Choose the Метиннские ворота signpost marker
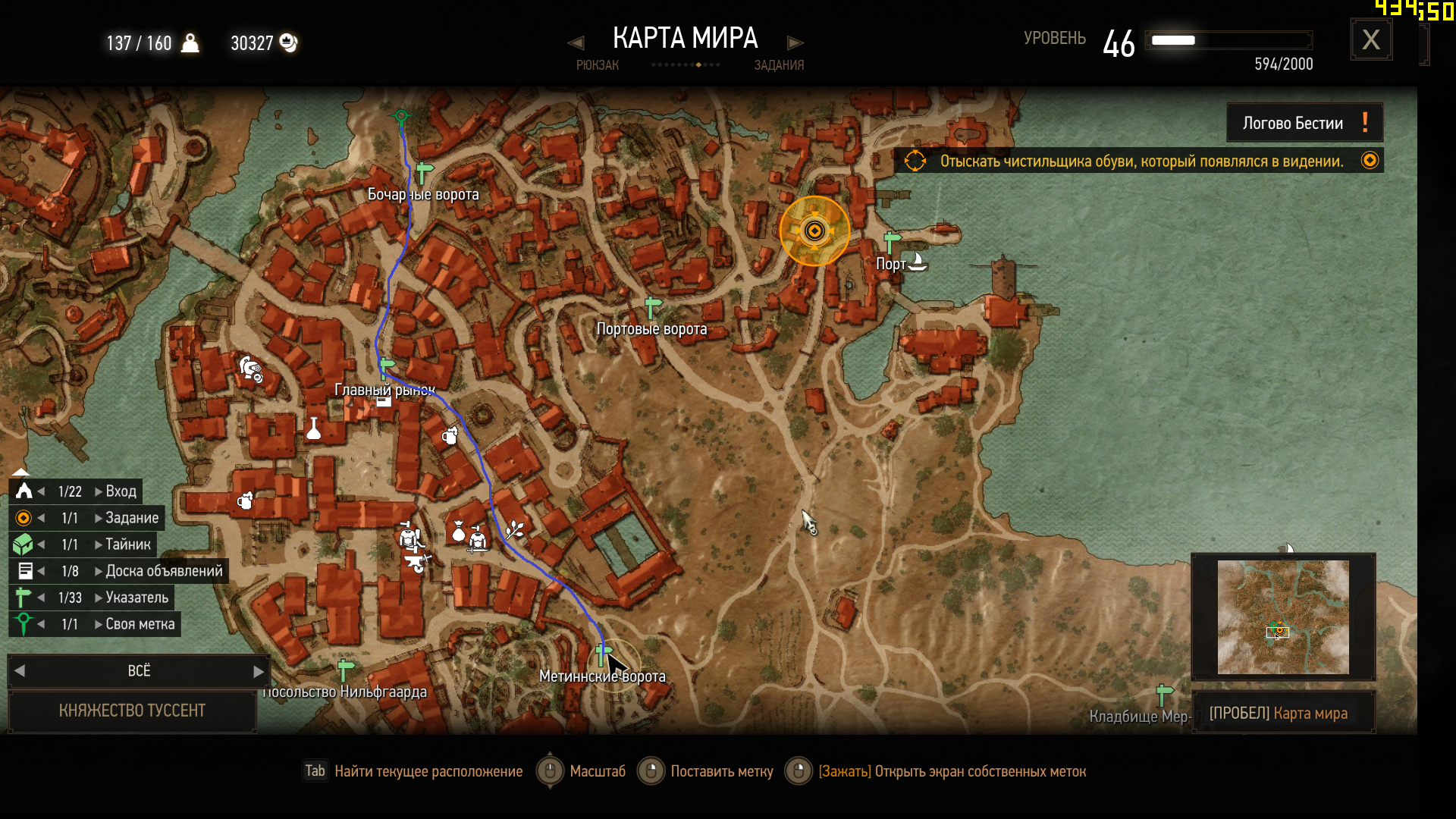Screen dimensions: 1456x819 pos(604,653)
